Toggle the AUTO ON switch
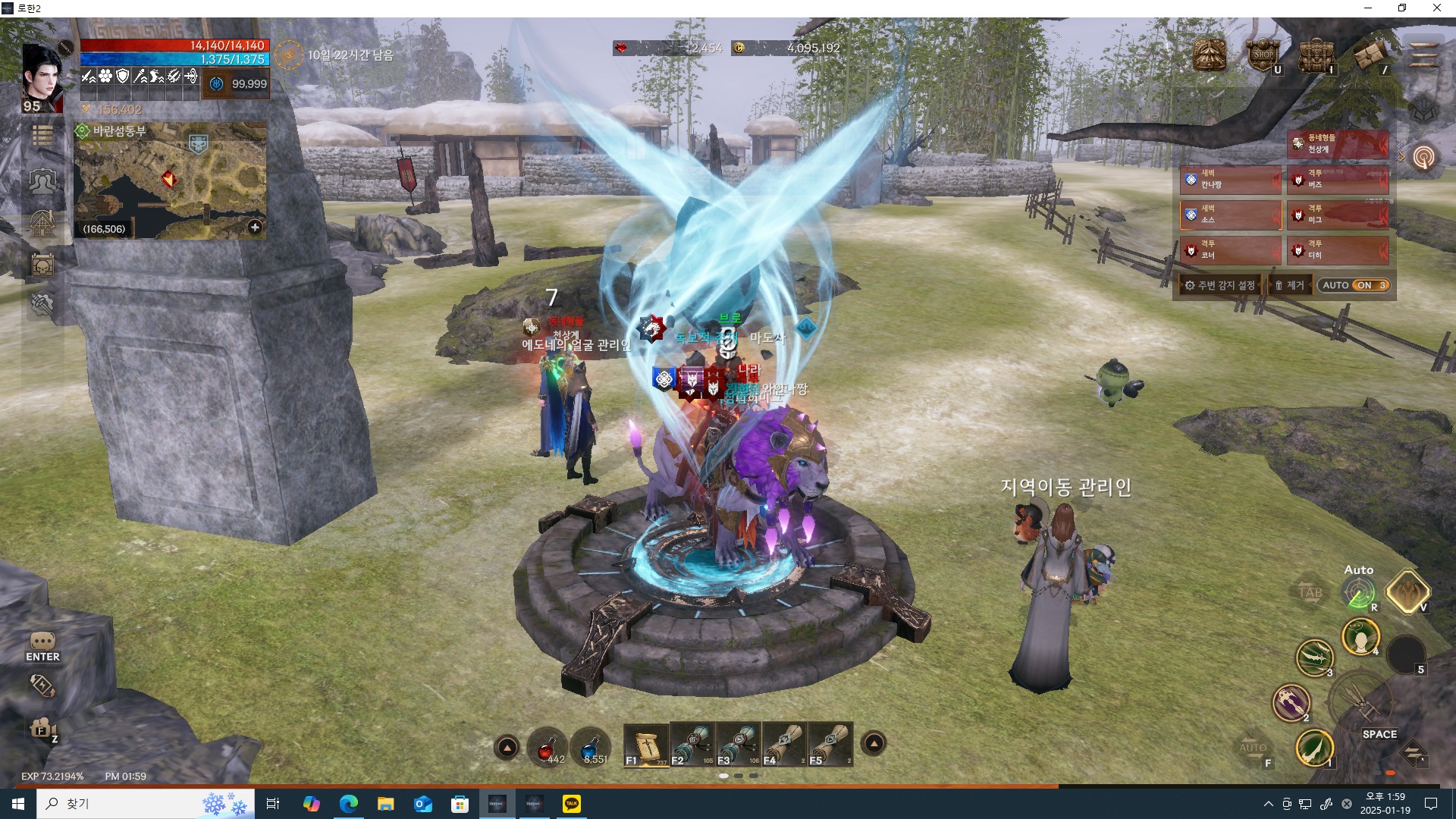The height and width of the screenshot is (819, 1456). point(1354,285)
